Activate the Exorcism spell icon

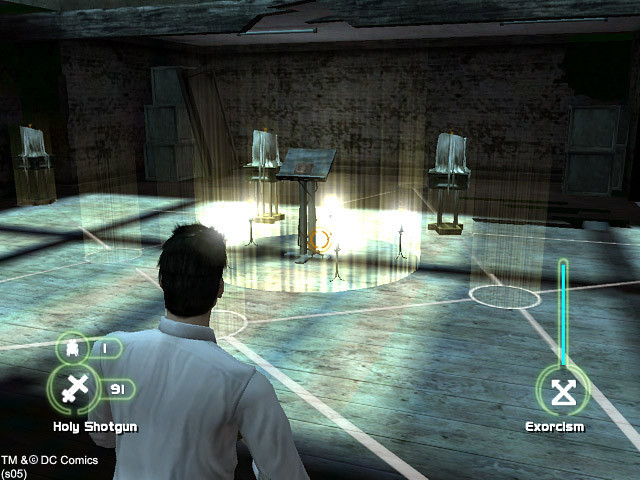pos(563,391)
